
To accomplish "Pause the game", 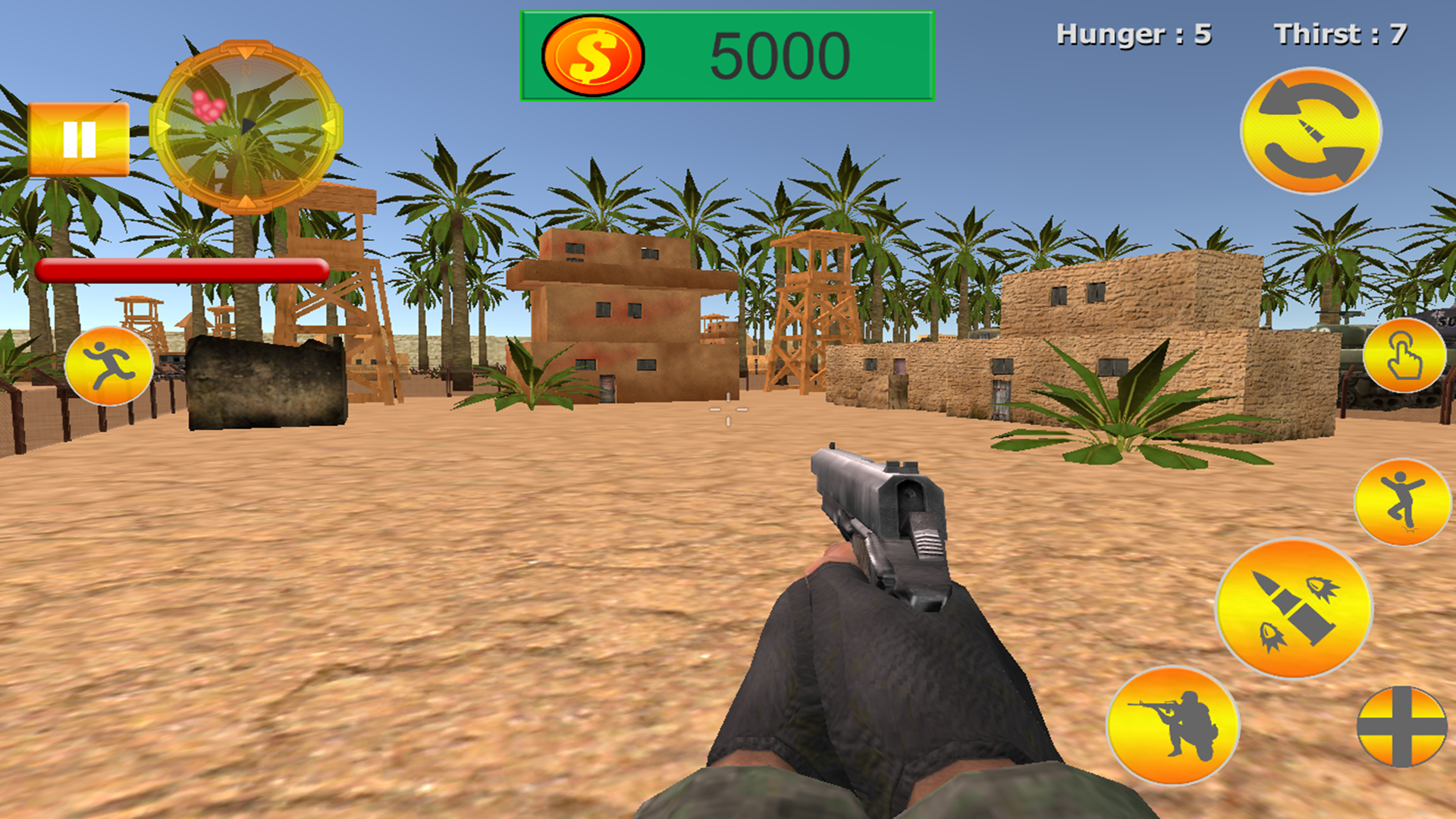I will tap(80, 139).
